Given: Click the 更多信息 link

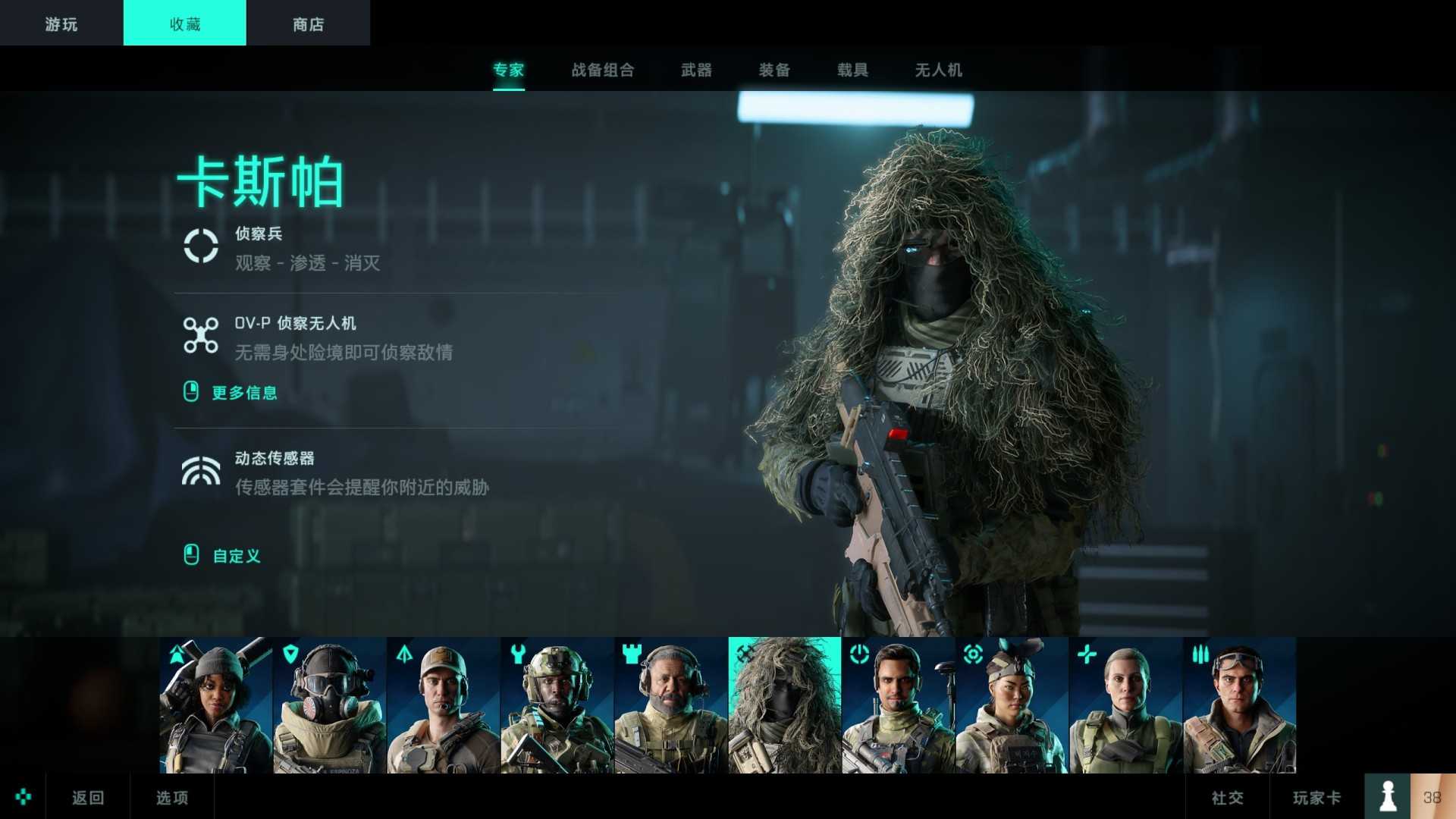Looking at the screenshot, I should pyautogui.click(x=244, y=393).
